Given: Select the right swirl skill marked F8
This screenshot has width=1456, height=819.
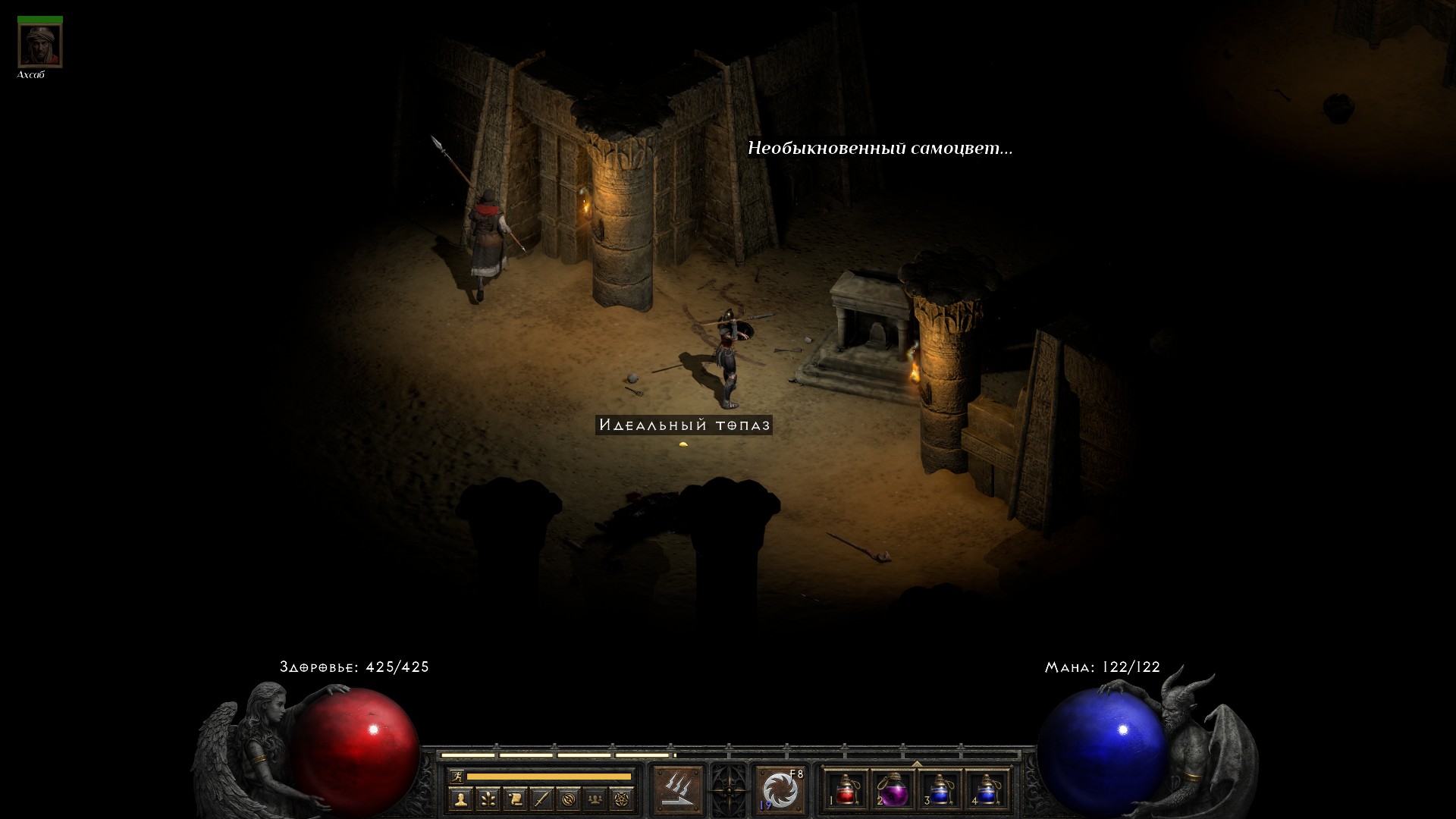Looking at the screenshot, I should pos(780,789).
